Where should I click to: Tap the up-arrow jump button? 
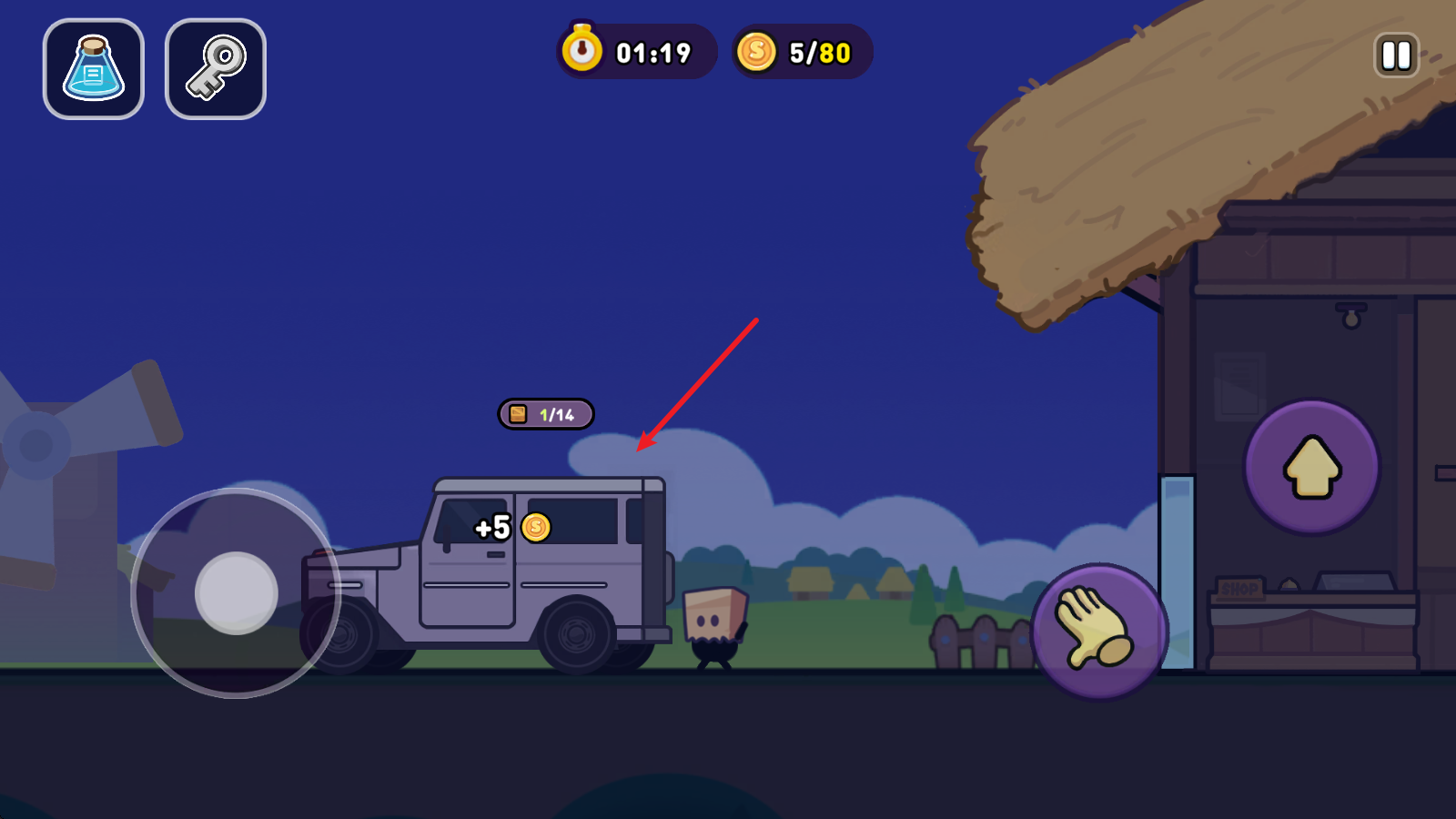1311,467
